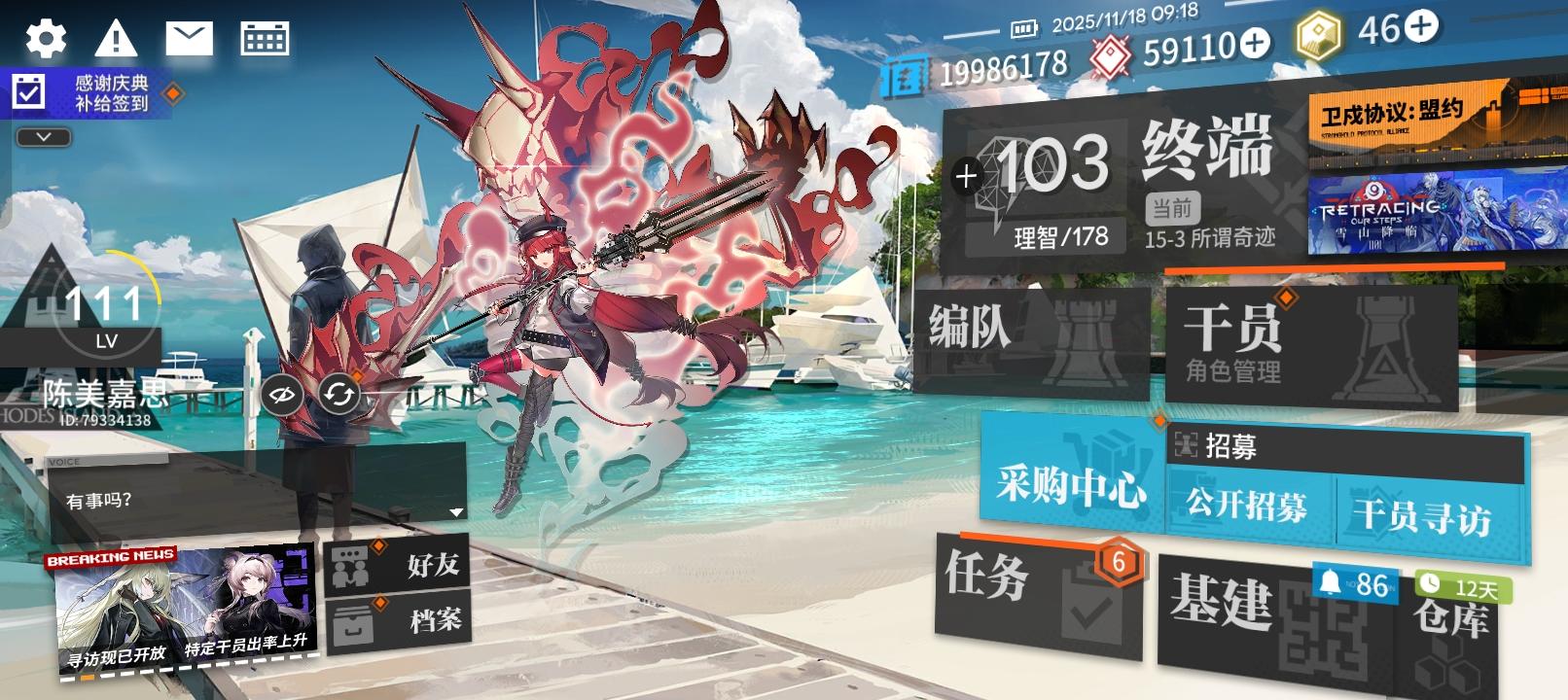The width and height of the screenshot is (1568, 700).
Task: Hide the UI with the eye icon
Action: click(x=281, y=395)
